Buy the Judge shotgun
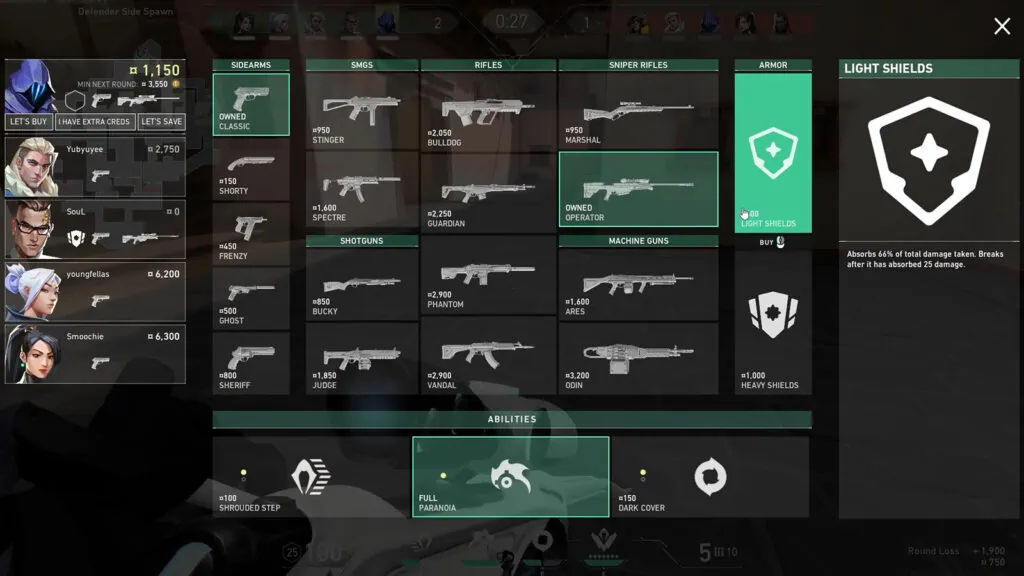Screen dimensions: 1024x576 pos(362,357)
